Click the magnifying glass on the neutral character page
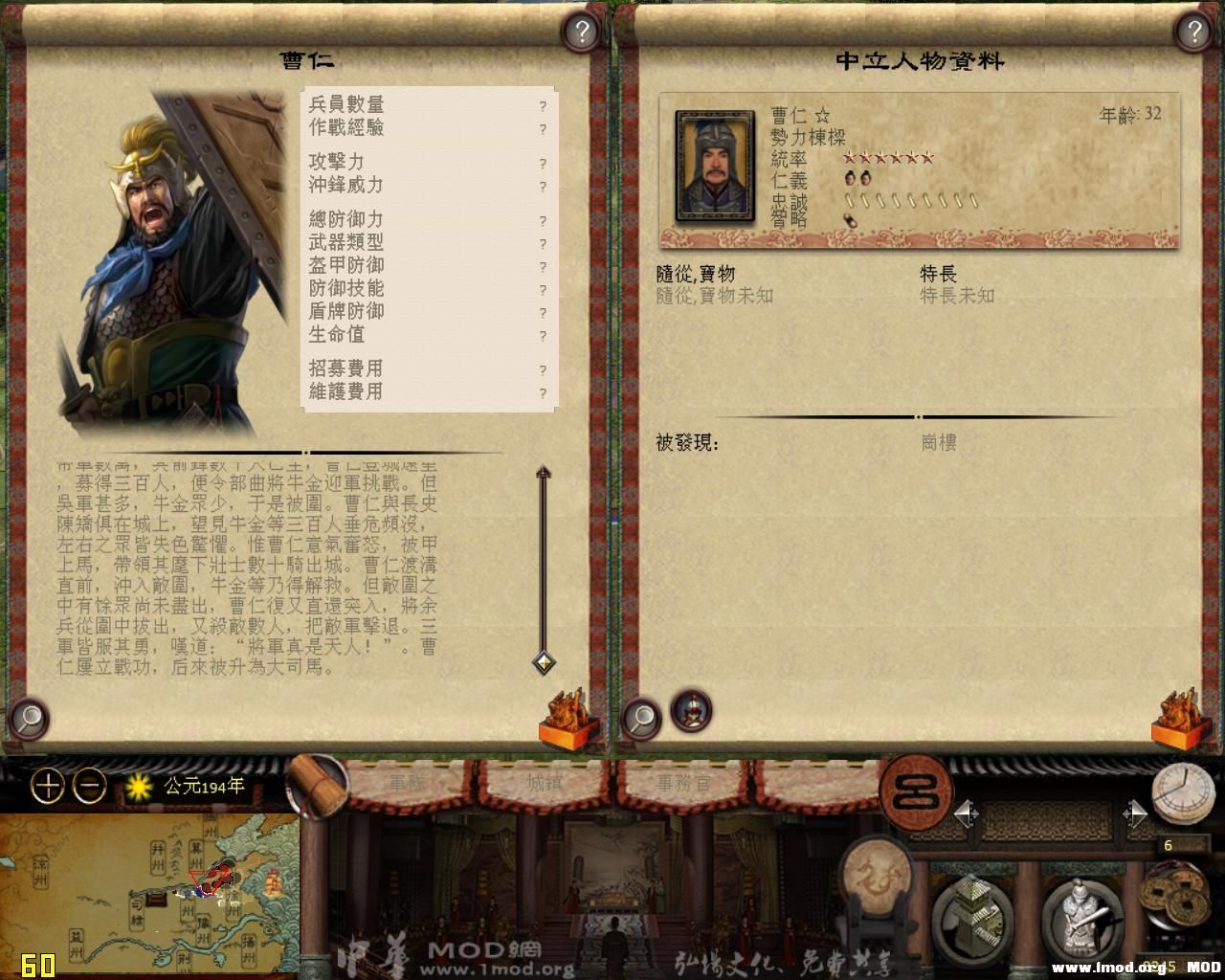1225x980 pixels. [642, 718]
